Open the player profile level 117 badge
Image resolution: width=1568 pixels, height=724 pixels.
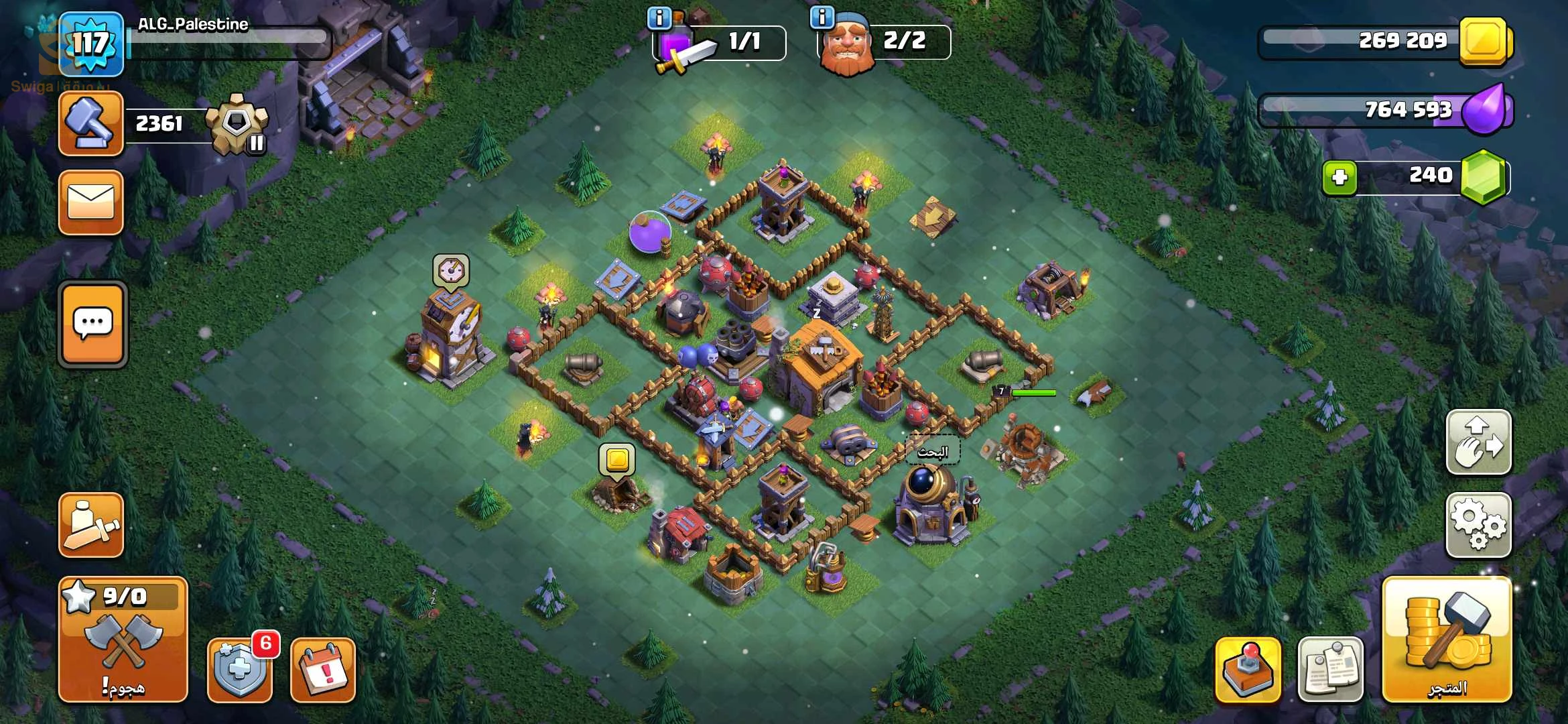tap(91, 44)
